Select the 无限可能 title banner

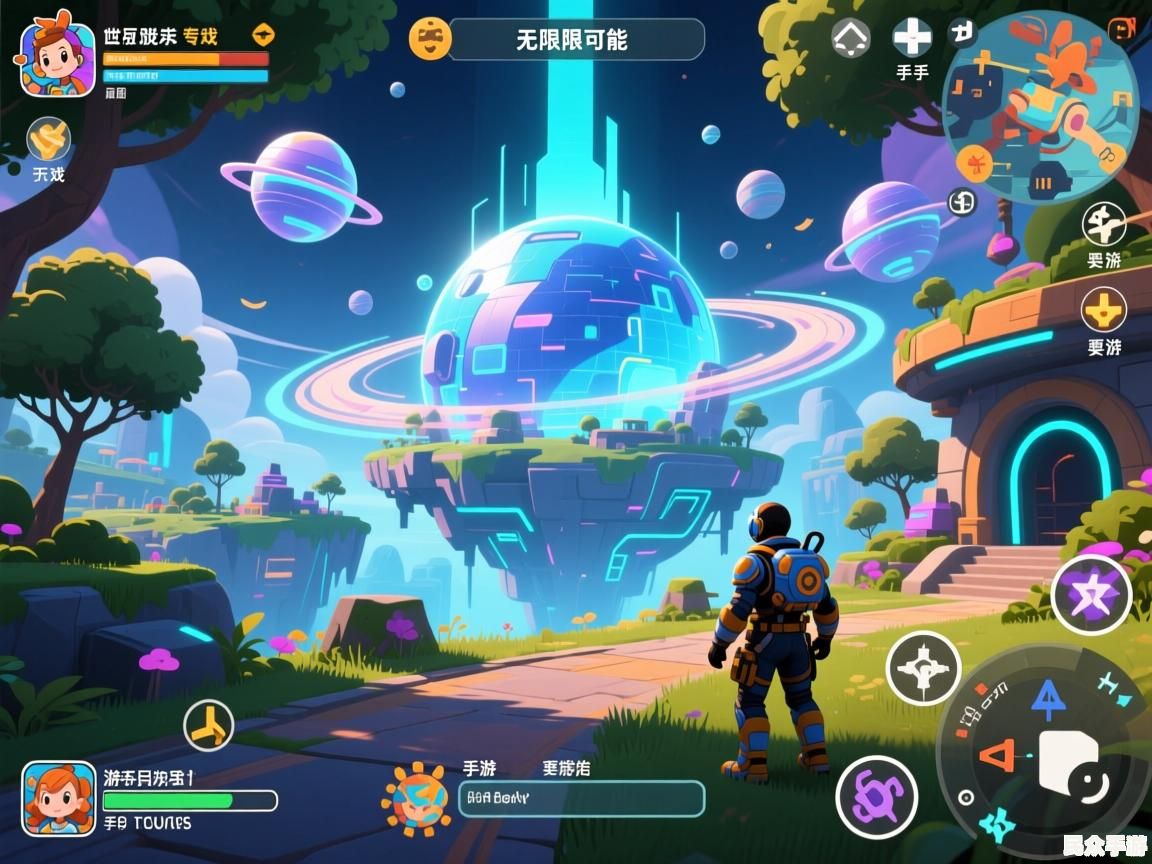point(575,40)
